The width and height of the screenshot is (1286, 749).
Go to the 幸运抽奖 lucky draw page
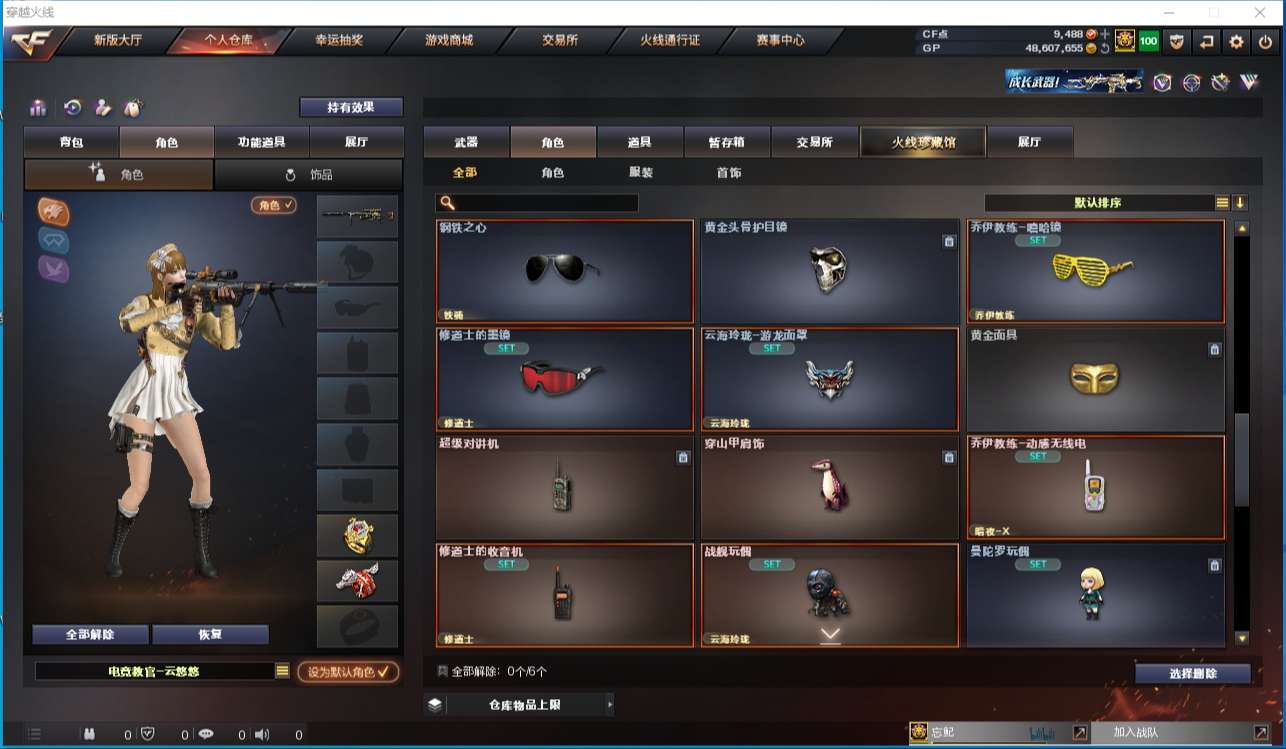tap(339, 41)
